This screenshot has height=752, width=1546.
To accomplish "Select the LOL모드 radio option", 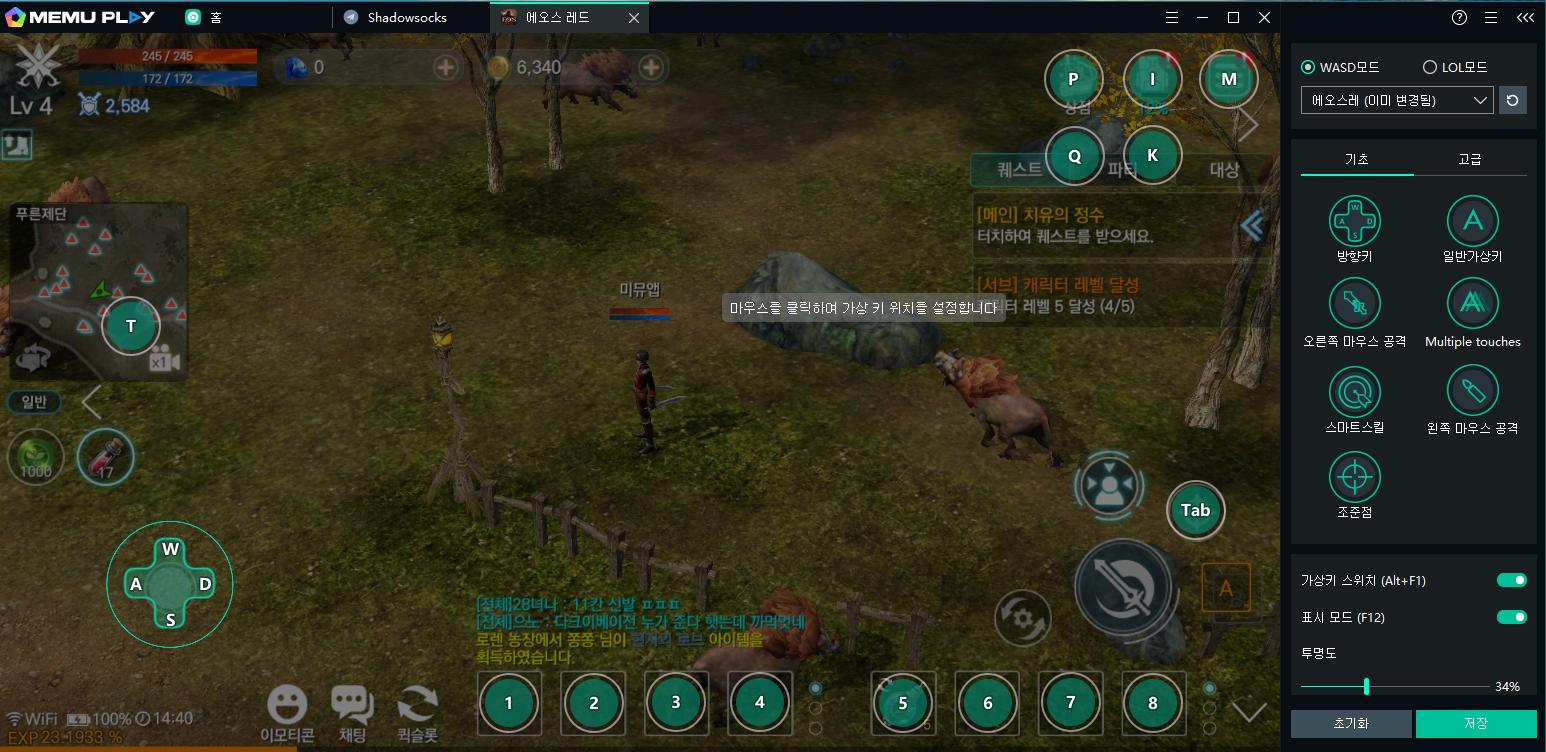I will [x=1429, y=67].
